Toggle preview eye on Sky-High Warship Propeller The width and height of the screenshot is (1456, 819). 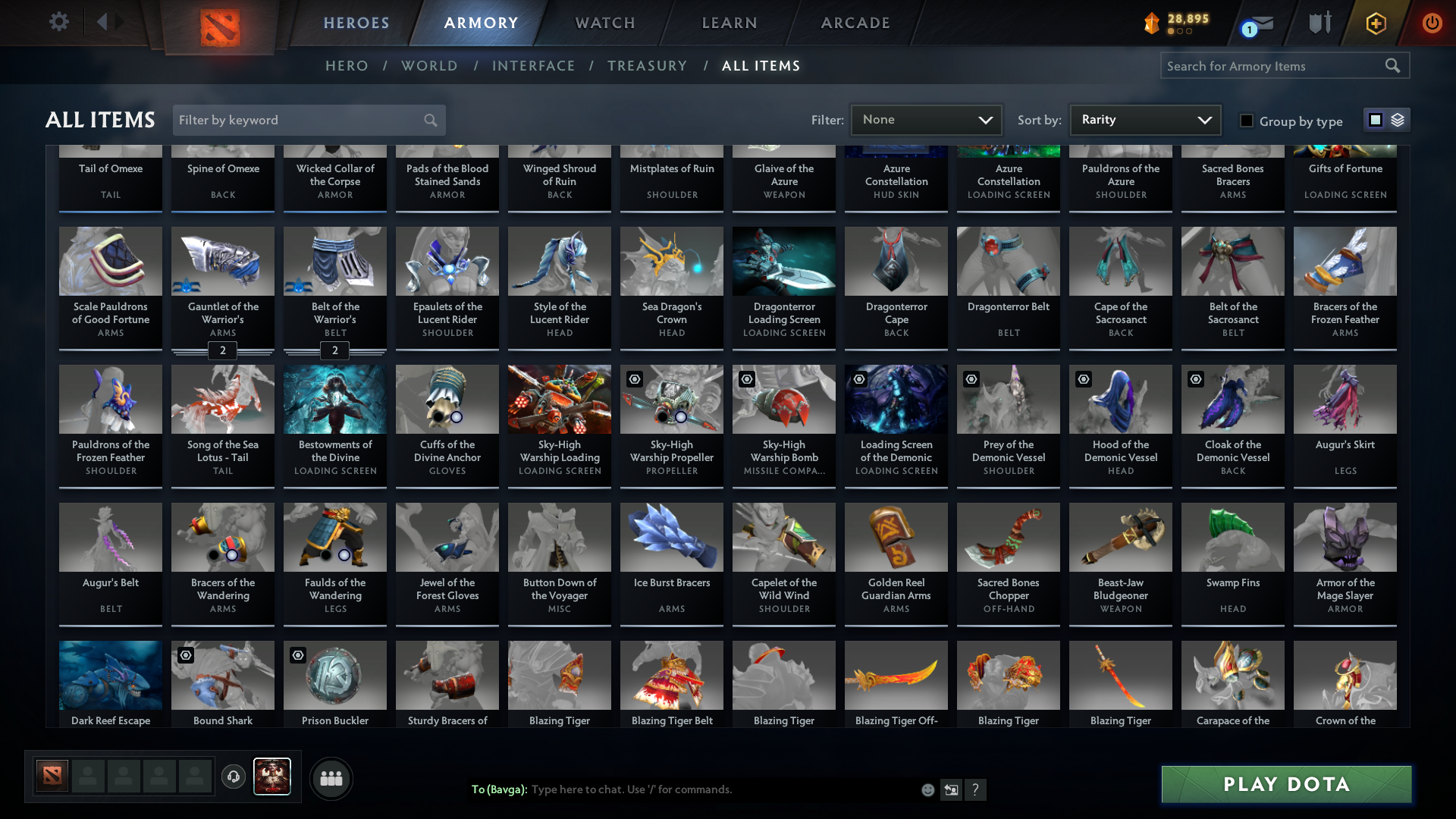coord(635,379)
